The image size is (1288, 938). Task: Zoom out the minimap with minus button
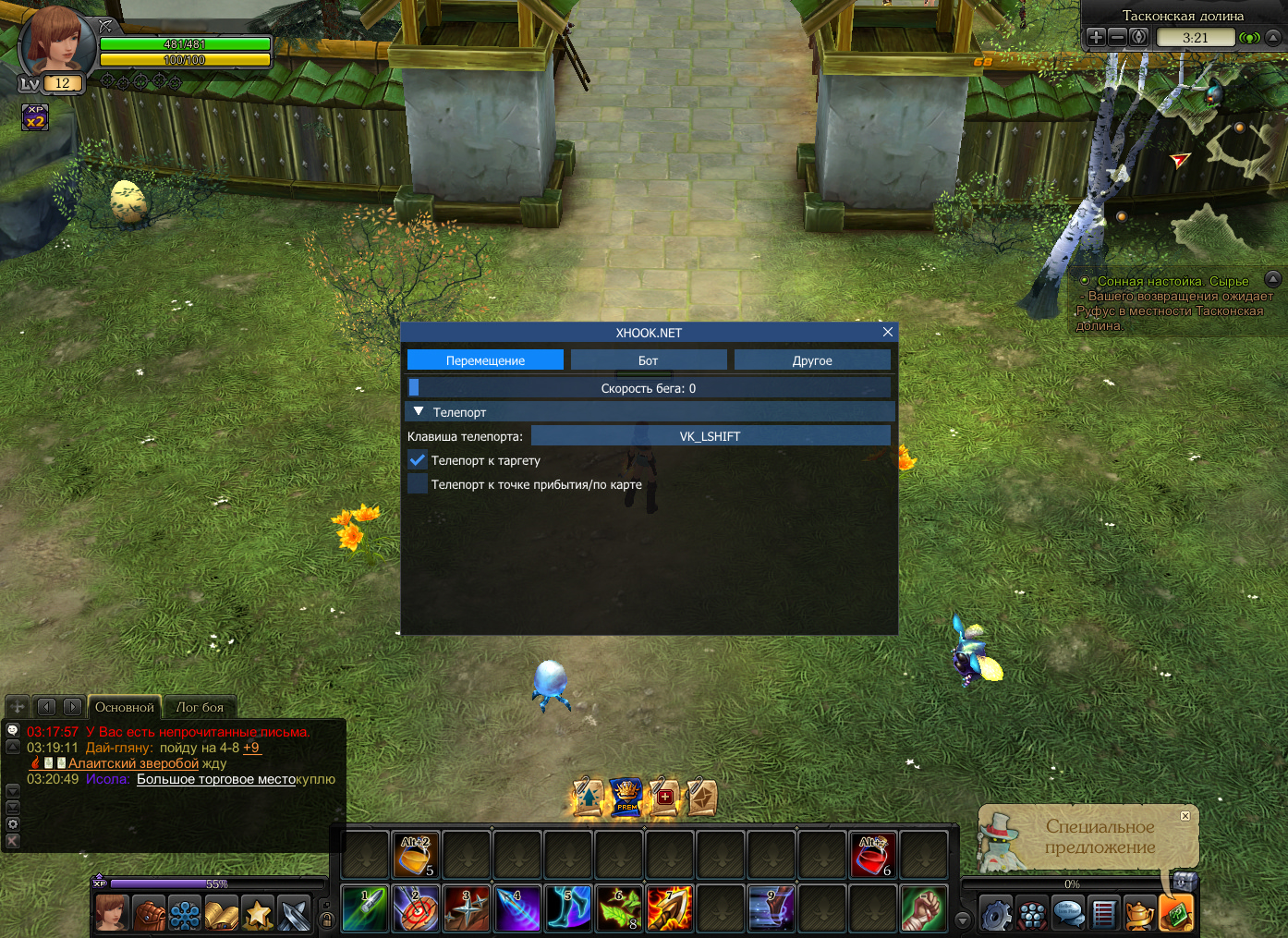(1117, 37)
